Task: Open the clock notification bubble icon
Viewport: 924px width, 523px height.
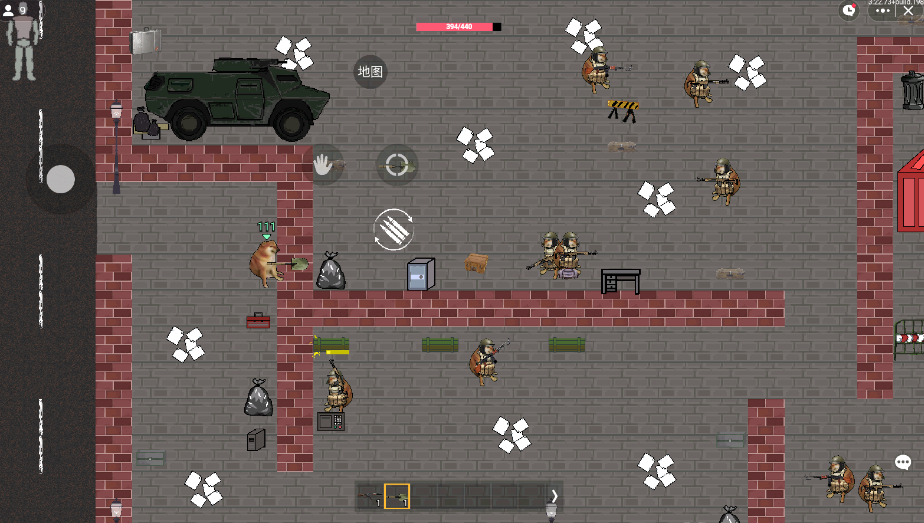Action: coord(849,10)
